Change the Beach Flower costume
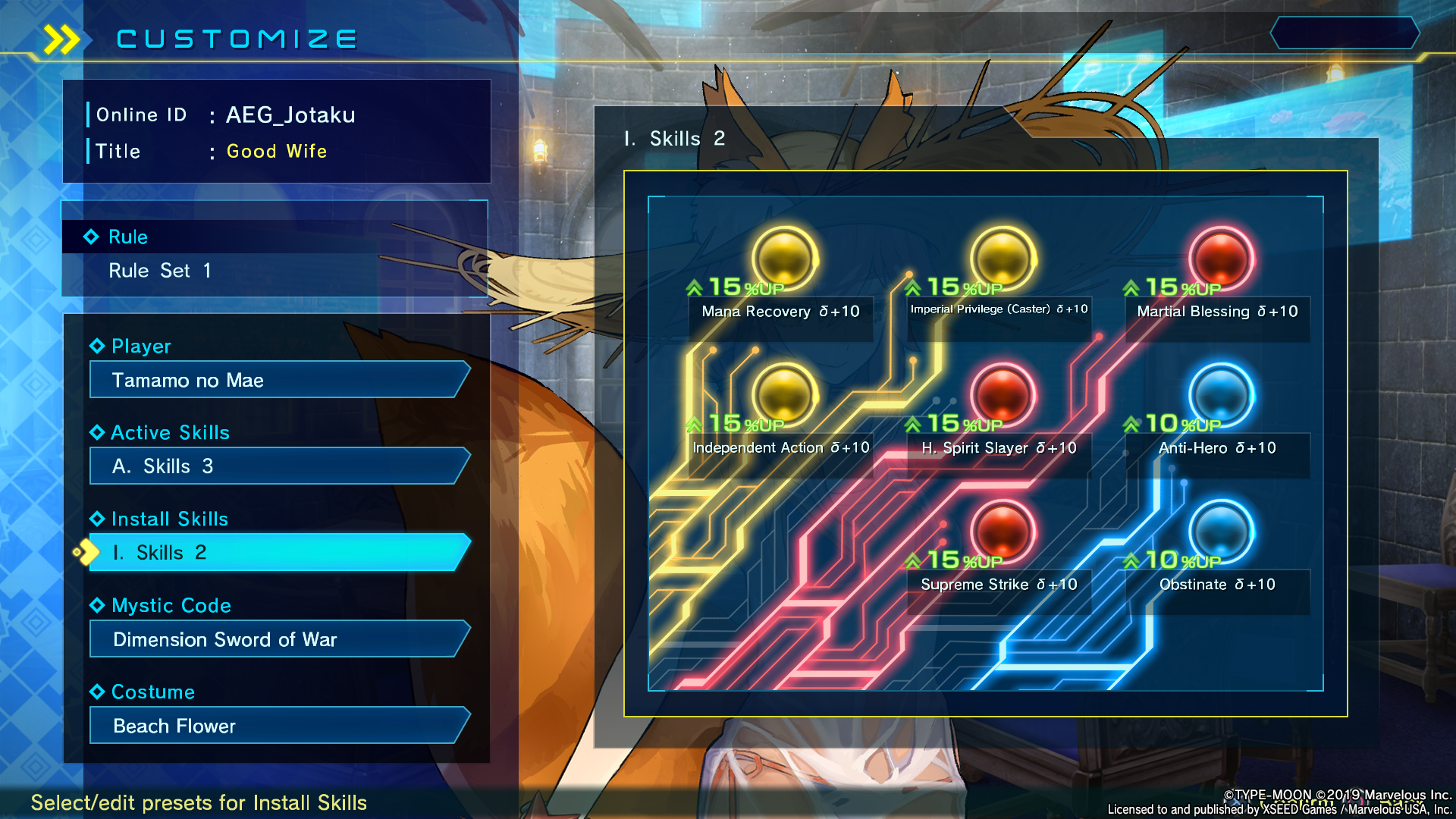Screen dimensions: 1456x819 tap(278, 726)
